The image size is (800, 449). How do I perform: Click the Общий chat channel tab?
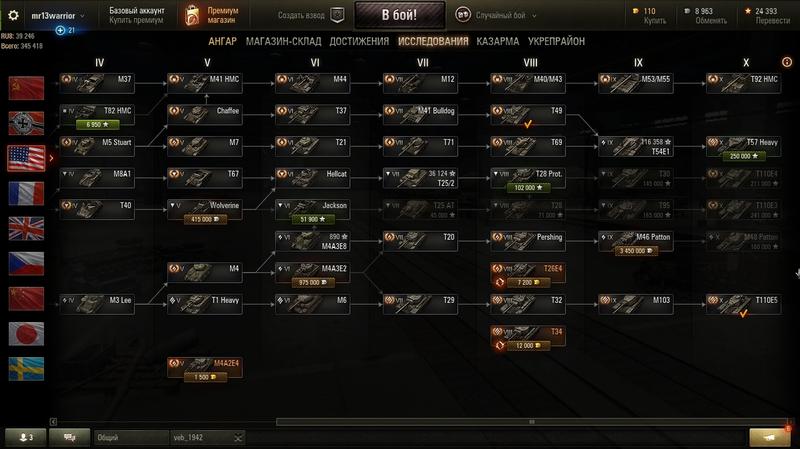(128, 438)
